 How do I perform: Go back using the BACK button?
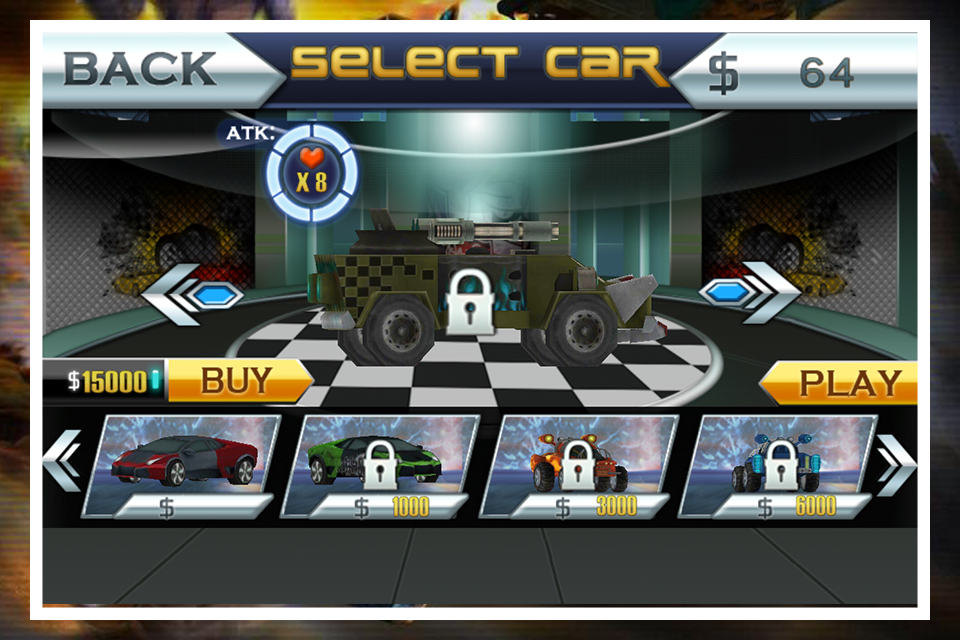coord(140,70)
